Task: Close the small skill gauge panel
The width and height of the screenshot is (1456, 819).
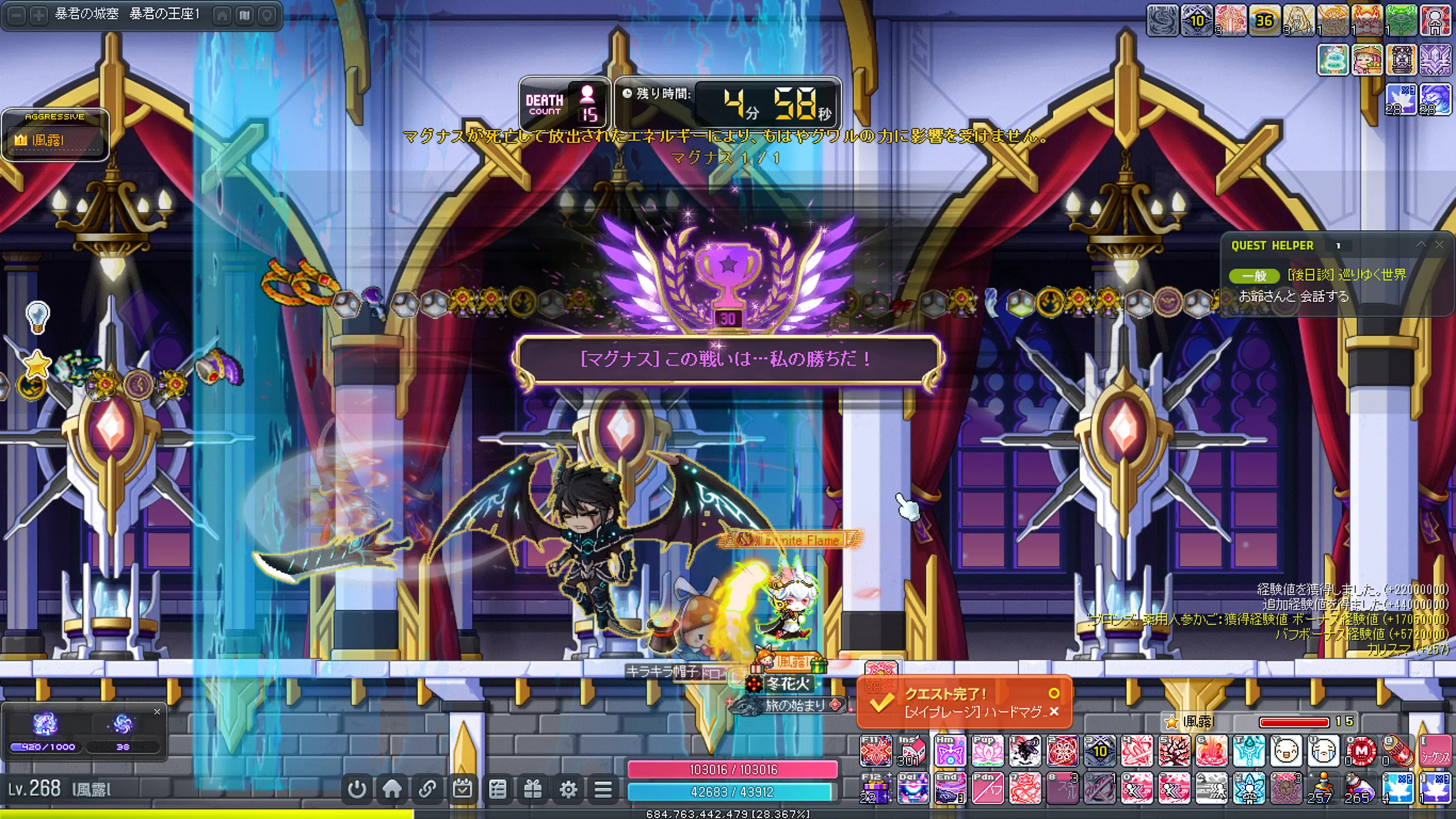Action: [x=158, y=712]
